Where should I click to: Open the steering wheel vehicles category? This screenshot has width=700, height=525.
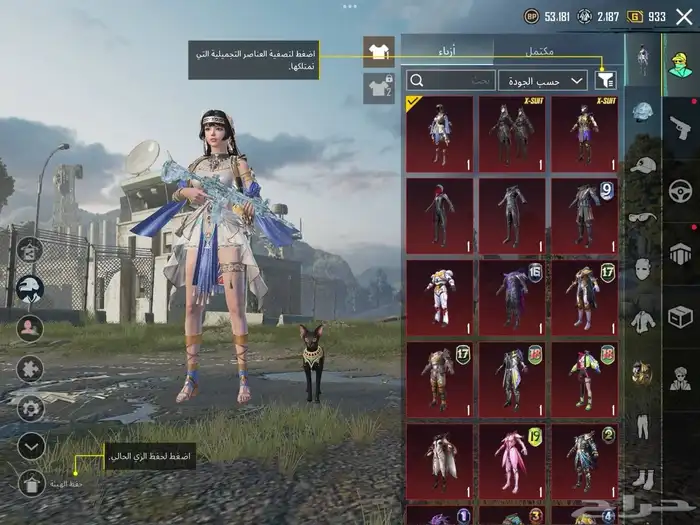681,190
